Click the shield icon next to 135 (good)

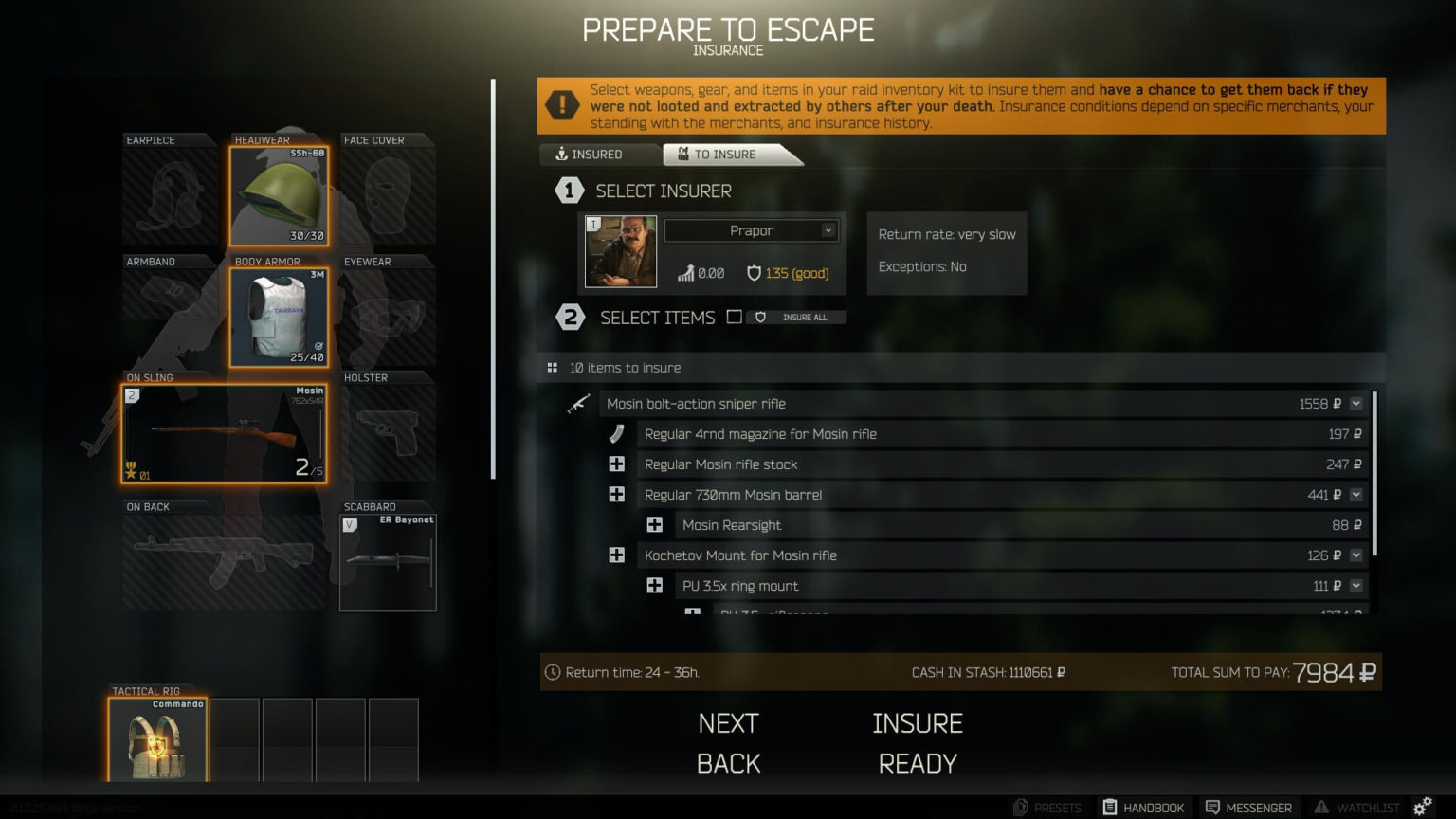click(x=754, y=273)
